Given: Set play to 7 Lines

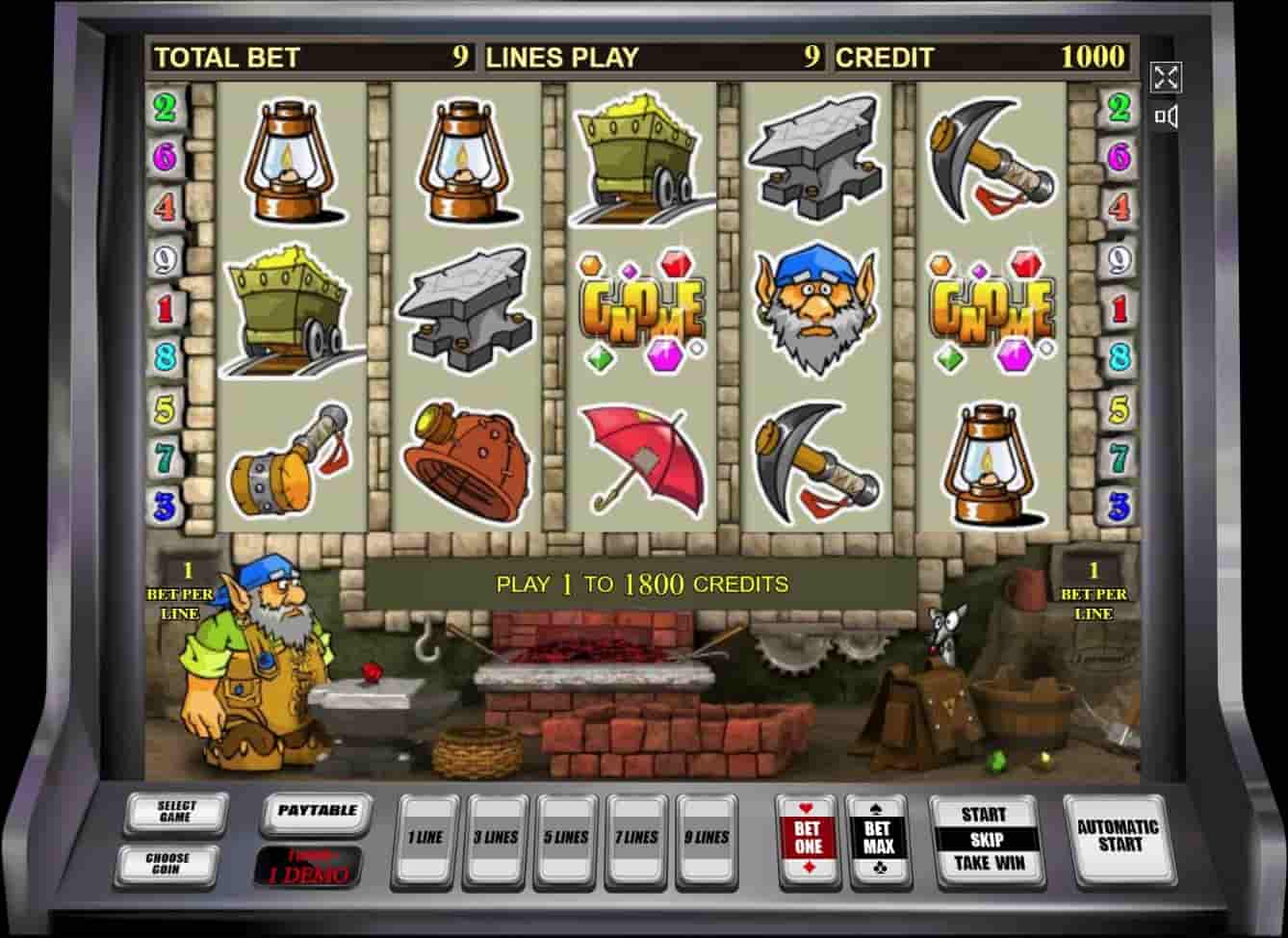Looking at the screenshot, I should (636, 838).
